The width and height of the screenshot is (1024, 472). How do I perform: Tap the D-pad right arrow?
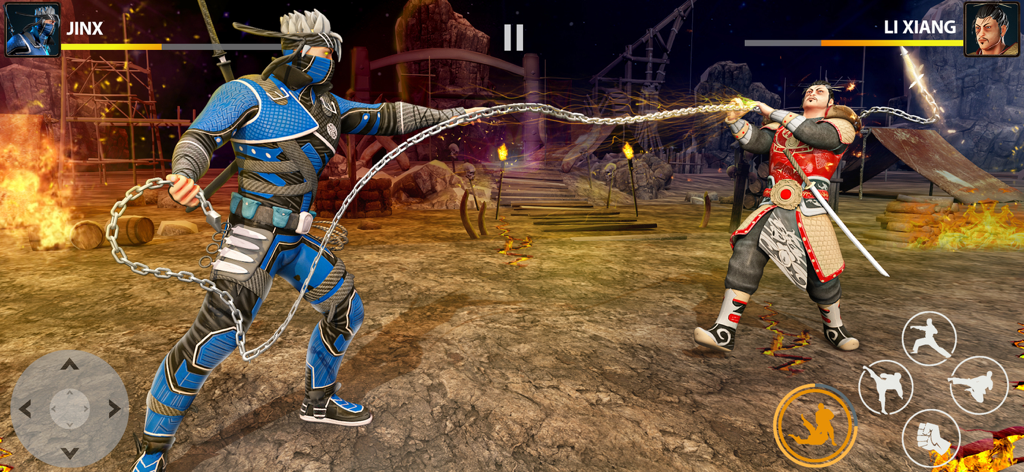[x=114, y=408]
